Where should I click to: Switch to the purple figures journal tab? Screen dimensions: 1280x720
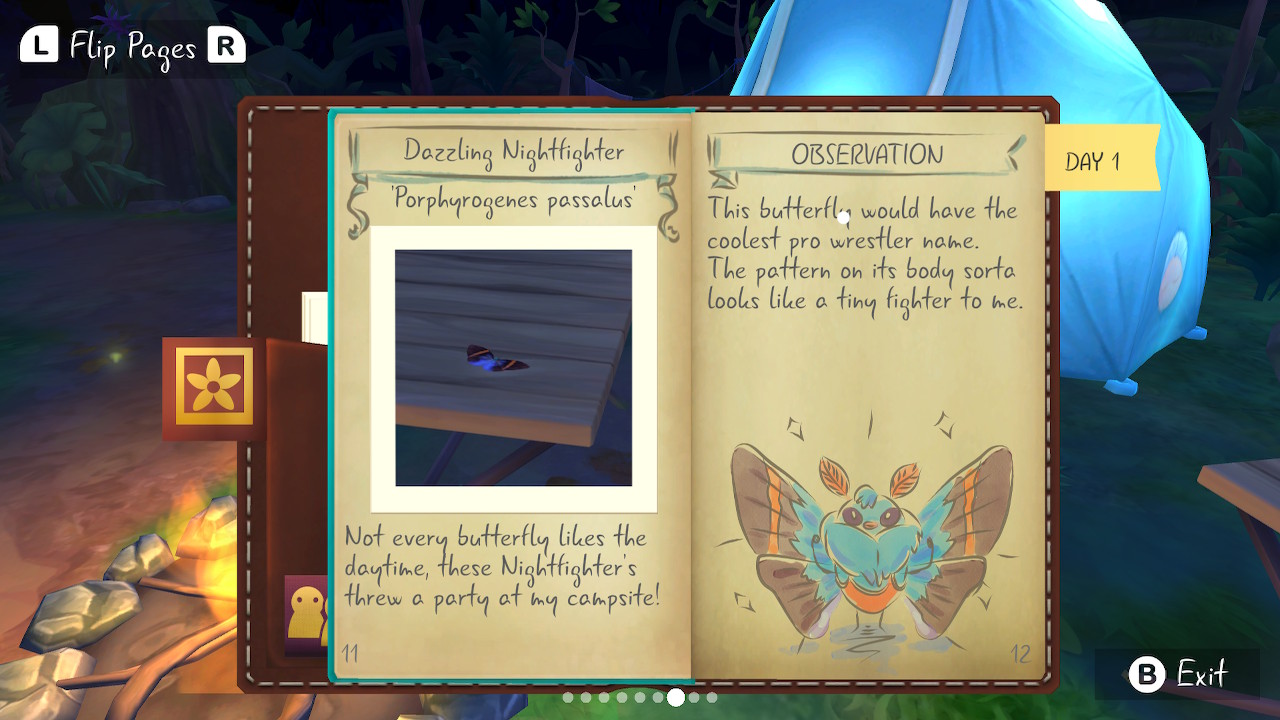point(306,612)
